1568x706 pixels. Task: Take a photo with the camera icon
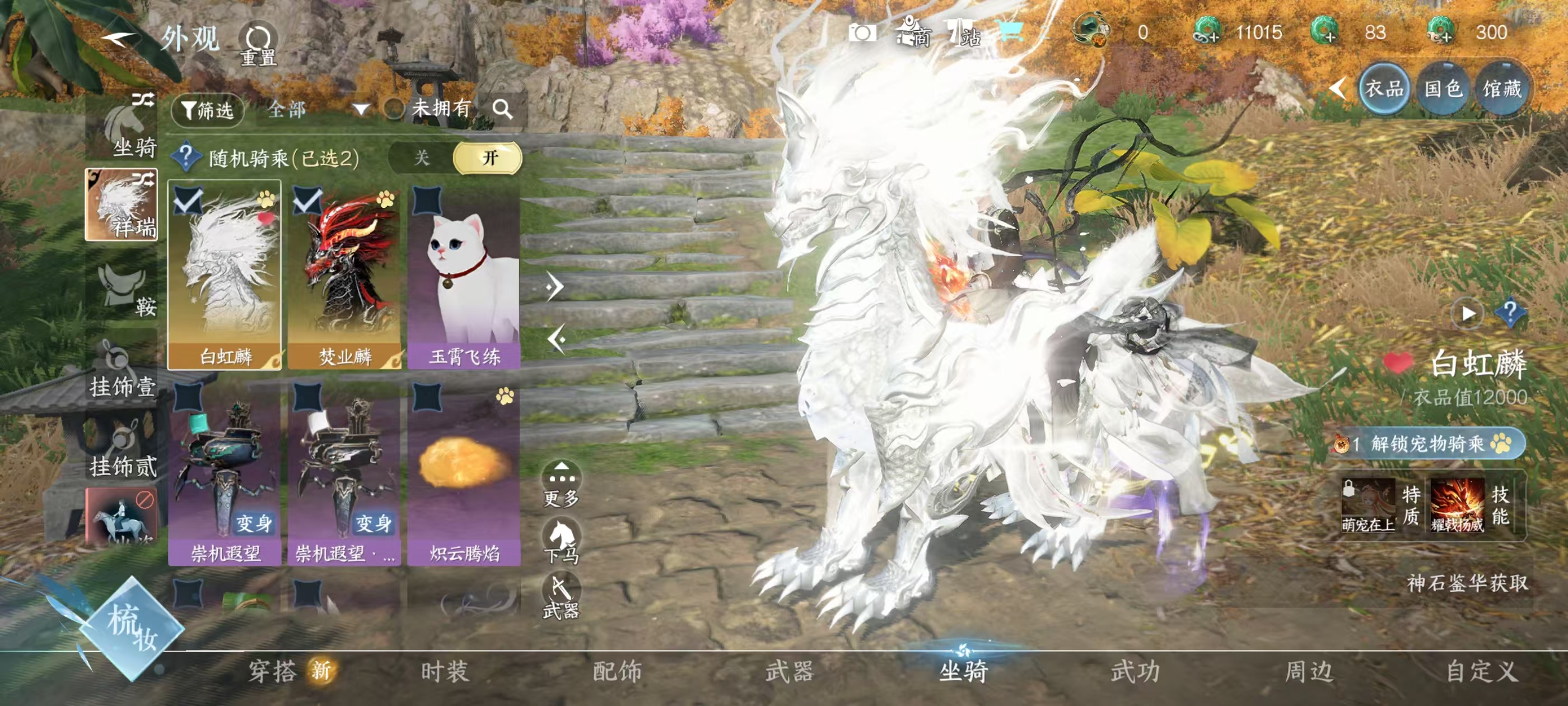coord(862,33)
